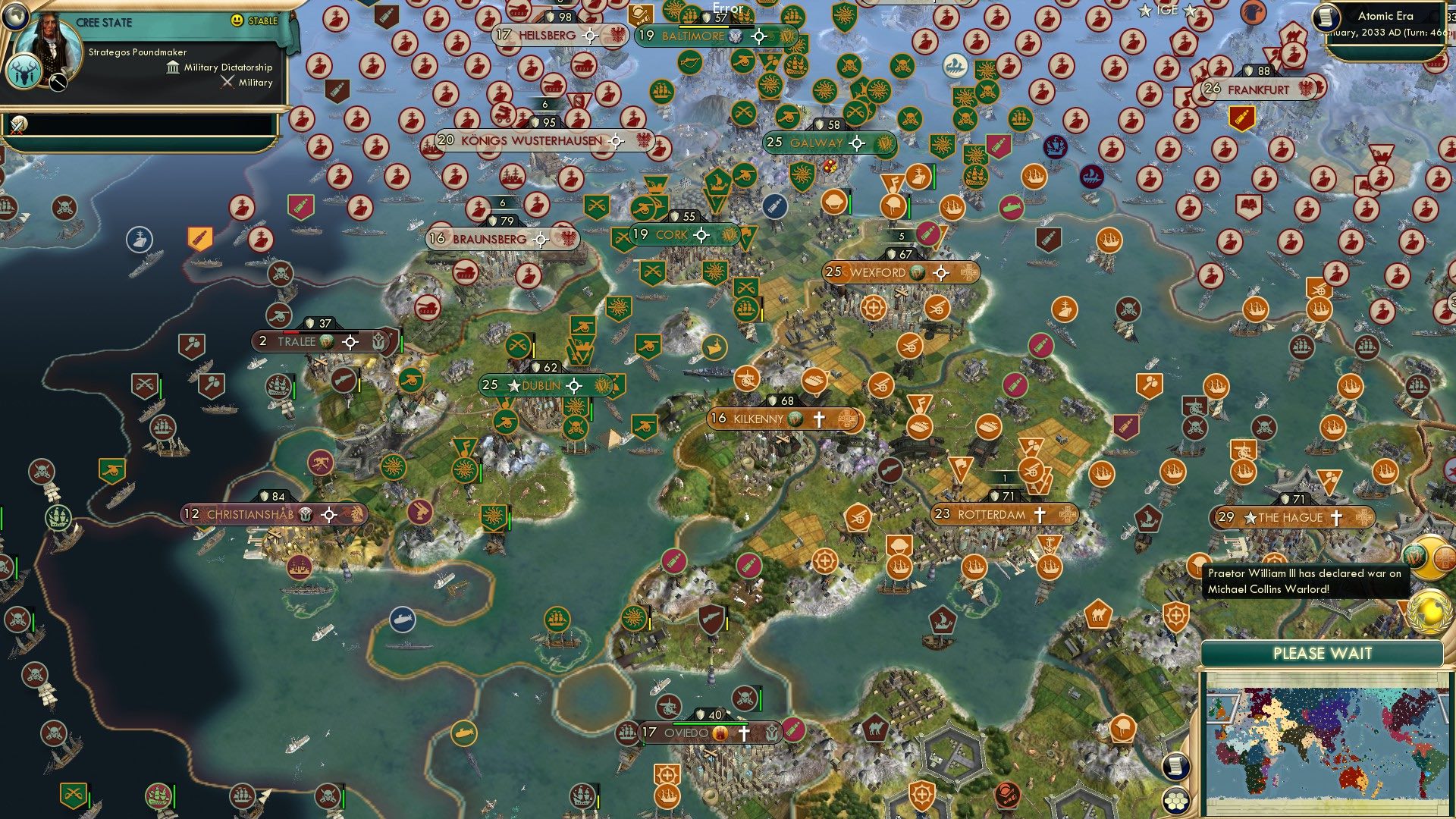Image resolution: width=1456 pixels, height=819 pixels.
Task: Click the Cree deer civilization emblem
Action: (x=24, y=74)
